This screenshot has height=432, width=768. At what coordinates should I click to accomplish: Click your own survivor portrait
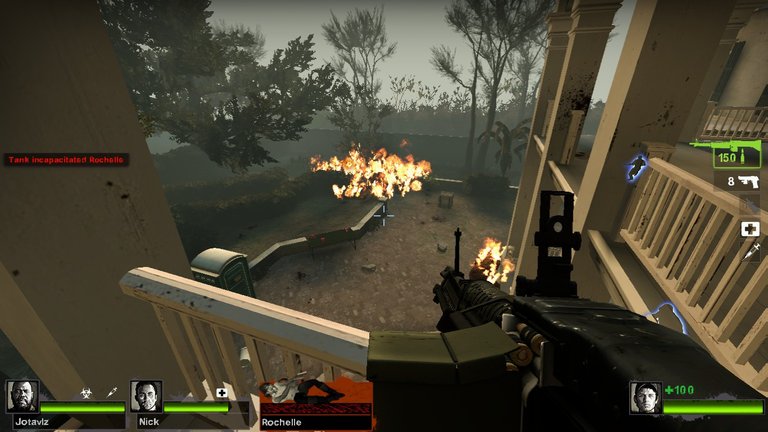point(645,397)
